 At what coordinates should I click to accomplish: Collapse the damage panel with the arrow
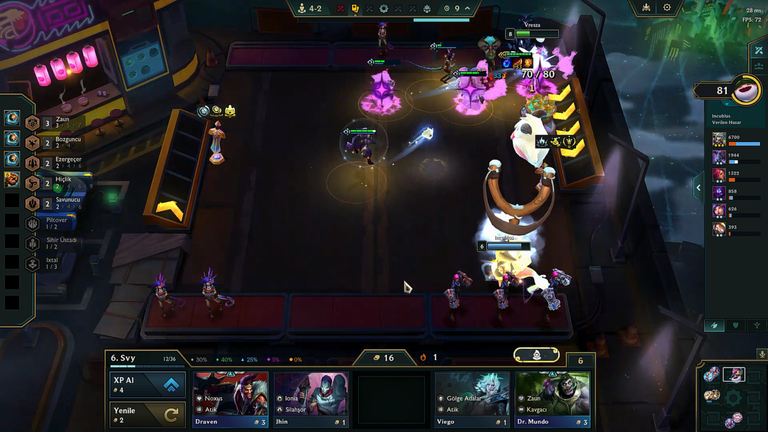698,187
